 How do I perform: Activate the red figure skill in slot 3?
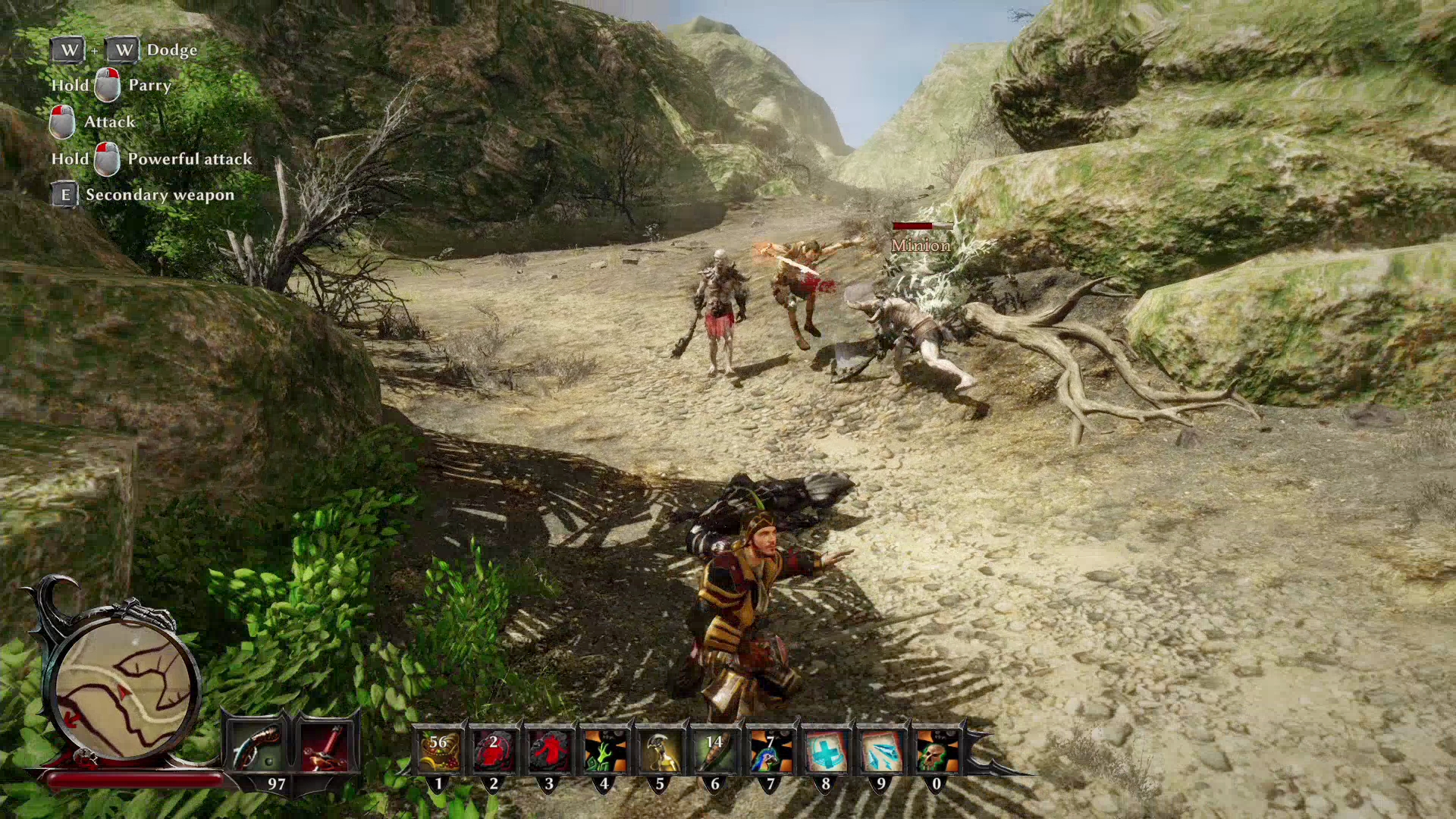click(549, 749)
